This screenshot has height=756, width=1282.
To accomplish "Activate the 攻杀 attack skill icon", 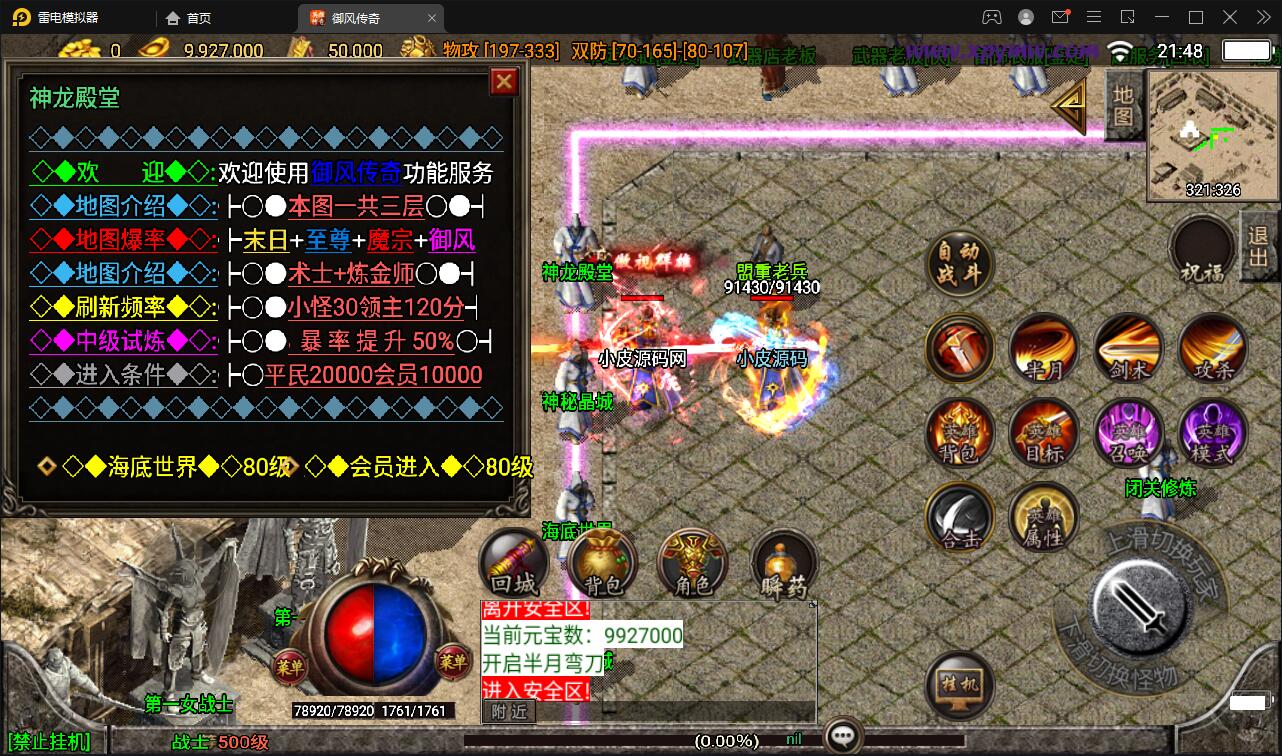I will click(1212, 348).
